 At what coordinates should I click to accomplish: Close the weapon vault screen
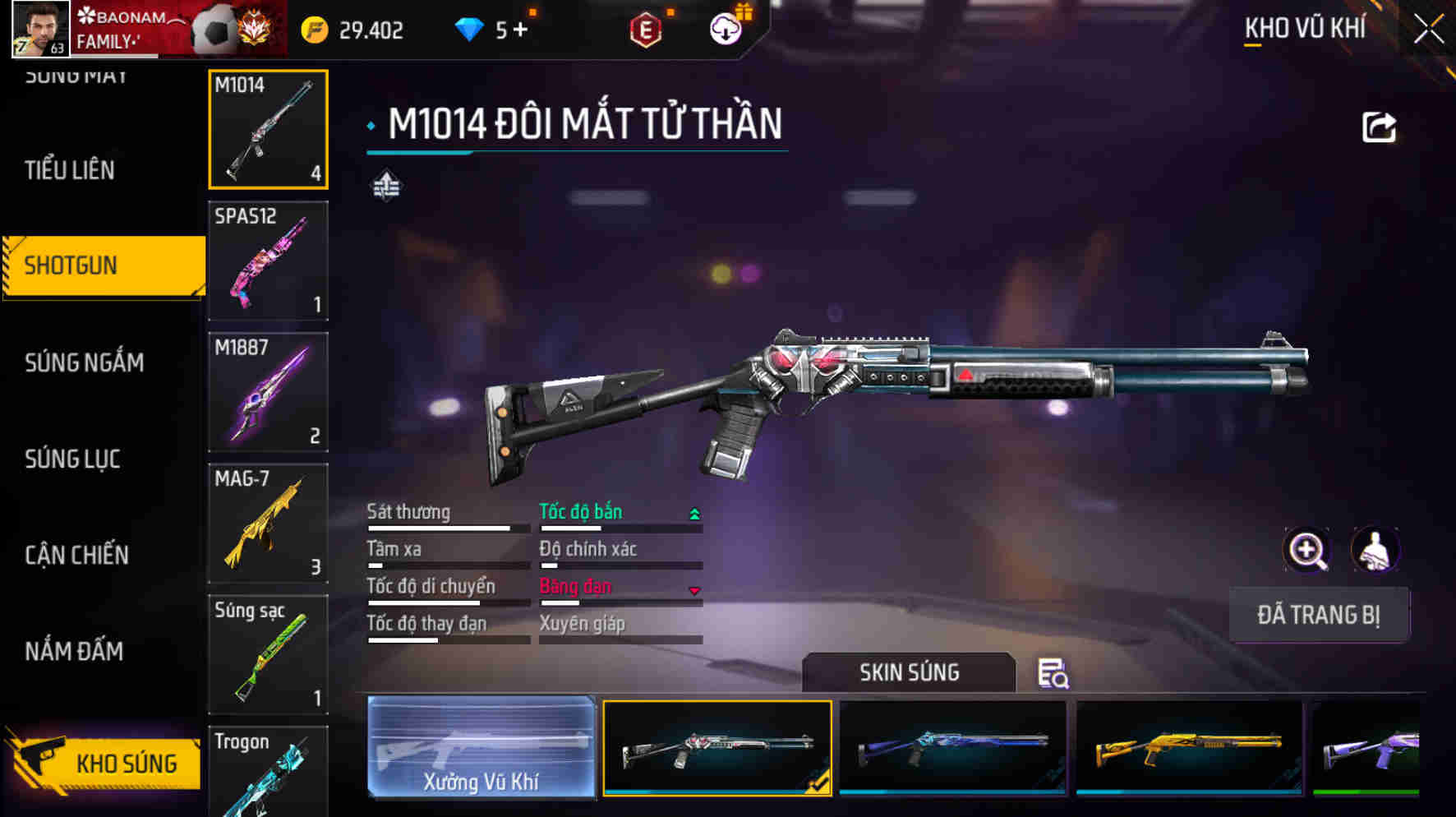click(1429, 30)
